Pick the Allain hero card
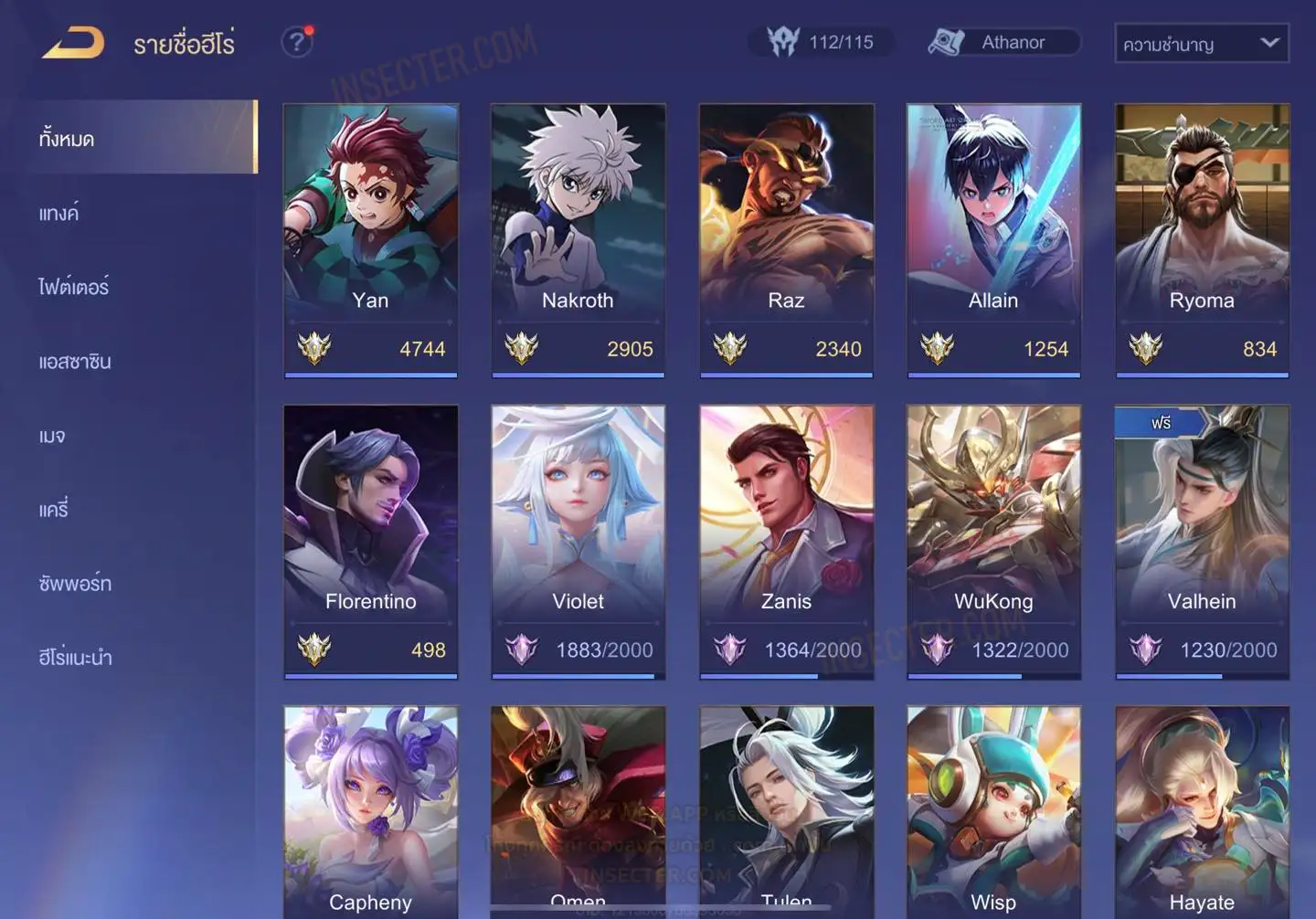This screenshot has height=919, width=1316. [993, 238]
